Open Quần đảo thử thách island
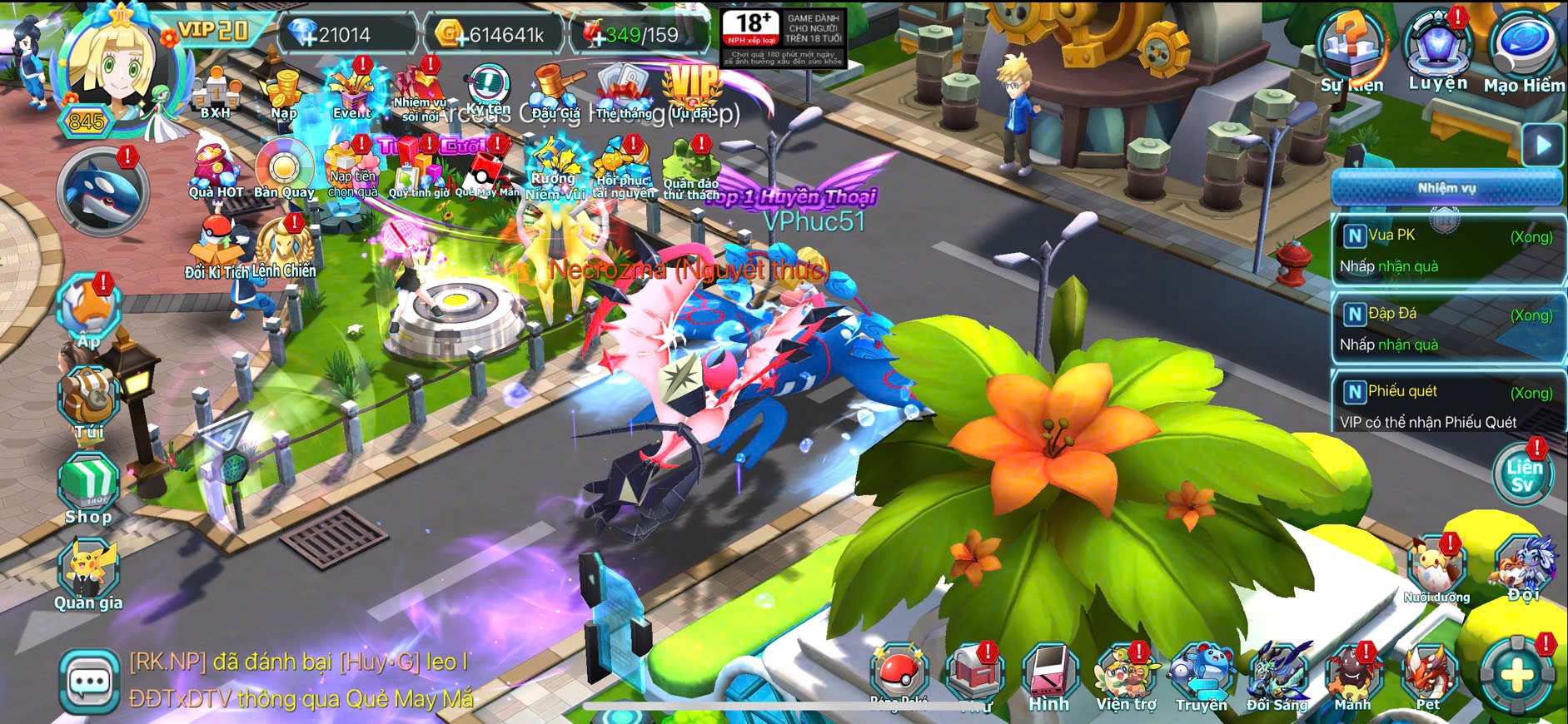The width and height of the screenshot is (1568, 724). [690, 169]
